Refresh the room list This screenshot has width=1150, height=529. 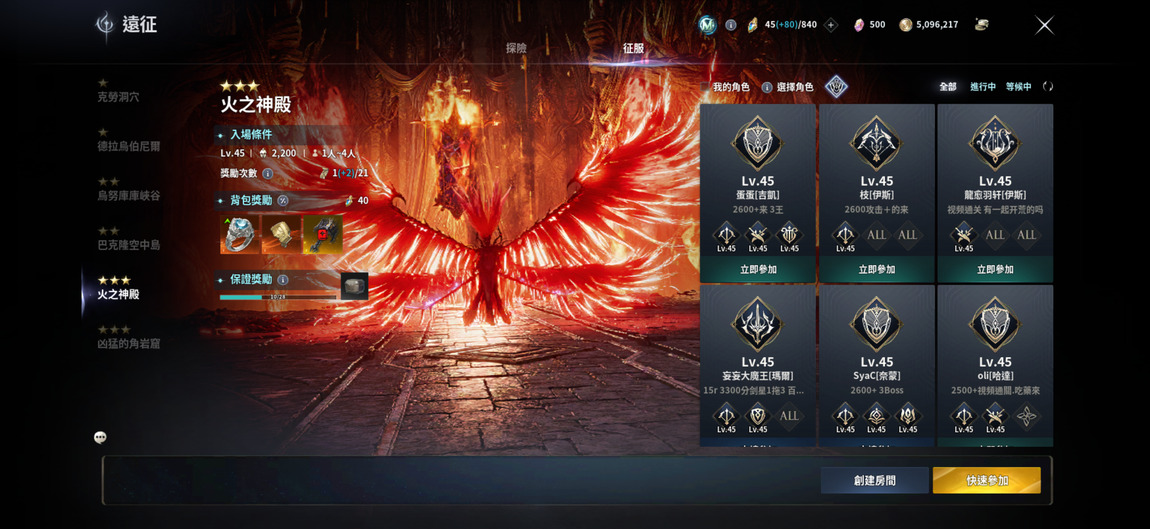point(1047,87)
